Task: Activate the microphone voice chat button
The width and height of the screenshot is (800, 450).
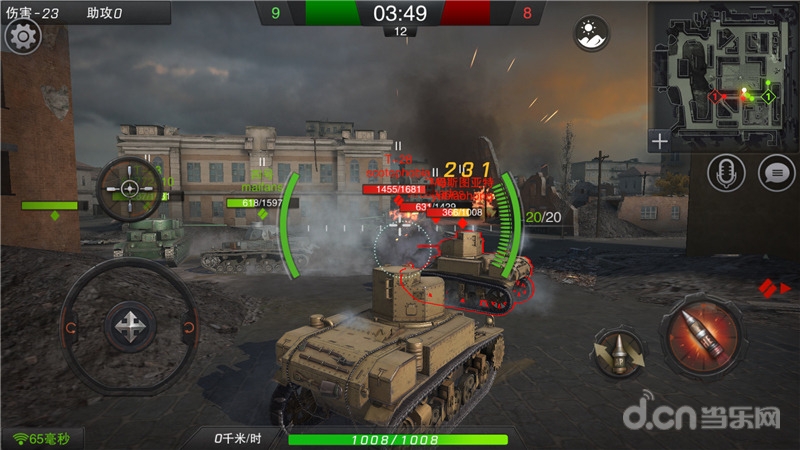Action: click(726, 173)
